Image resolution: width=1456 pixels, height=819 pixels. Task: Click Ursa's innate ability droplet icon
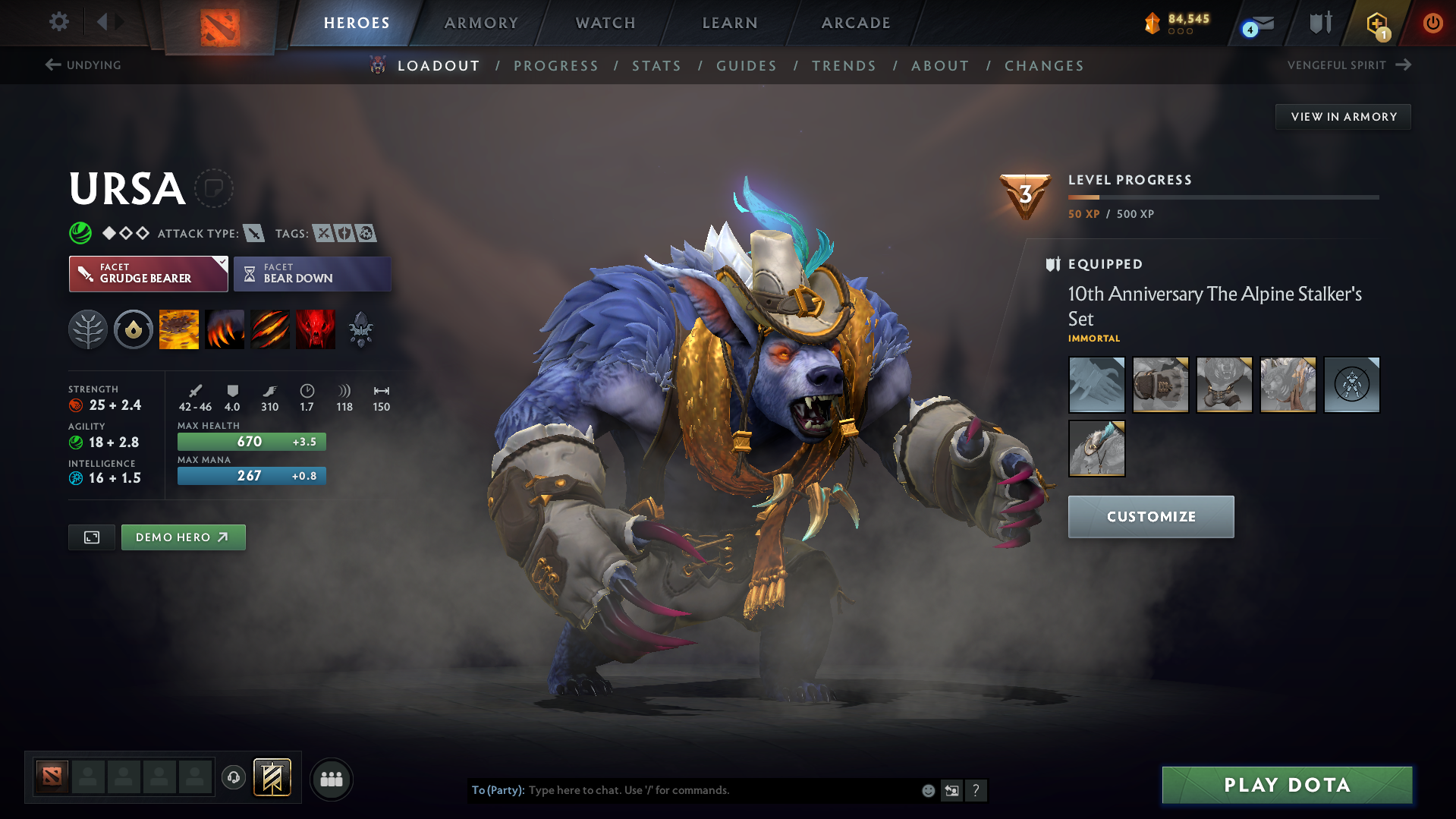pyautogui.click(x=133, y=329)
